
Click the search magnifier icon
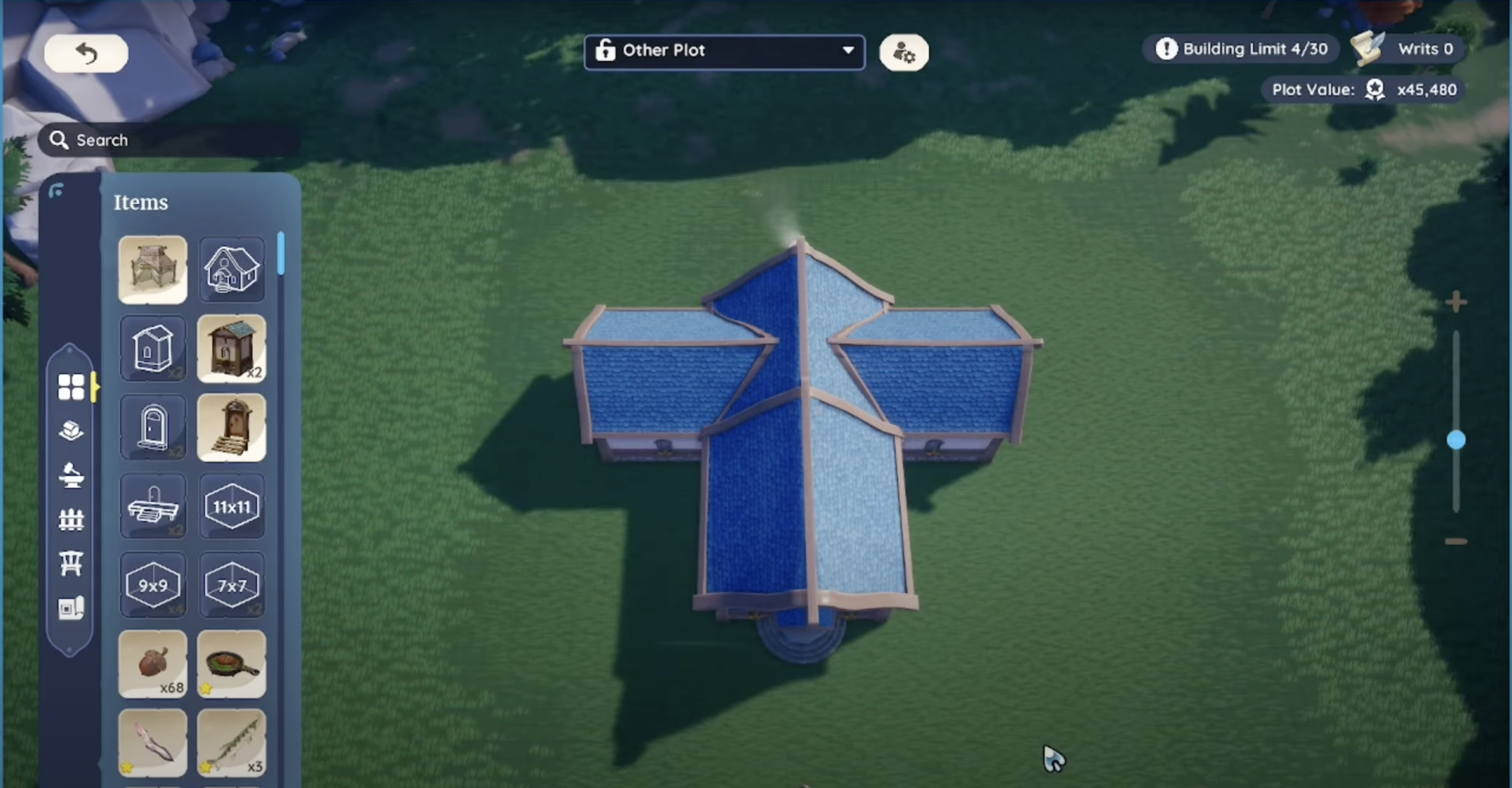coord(59,140)
